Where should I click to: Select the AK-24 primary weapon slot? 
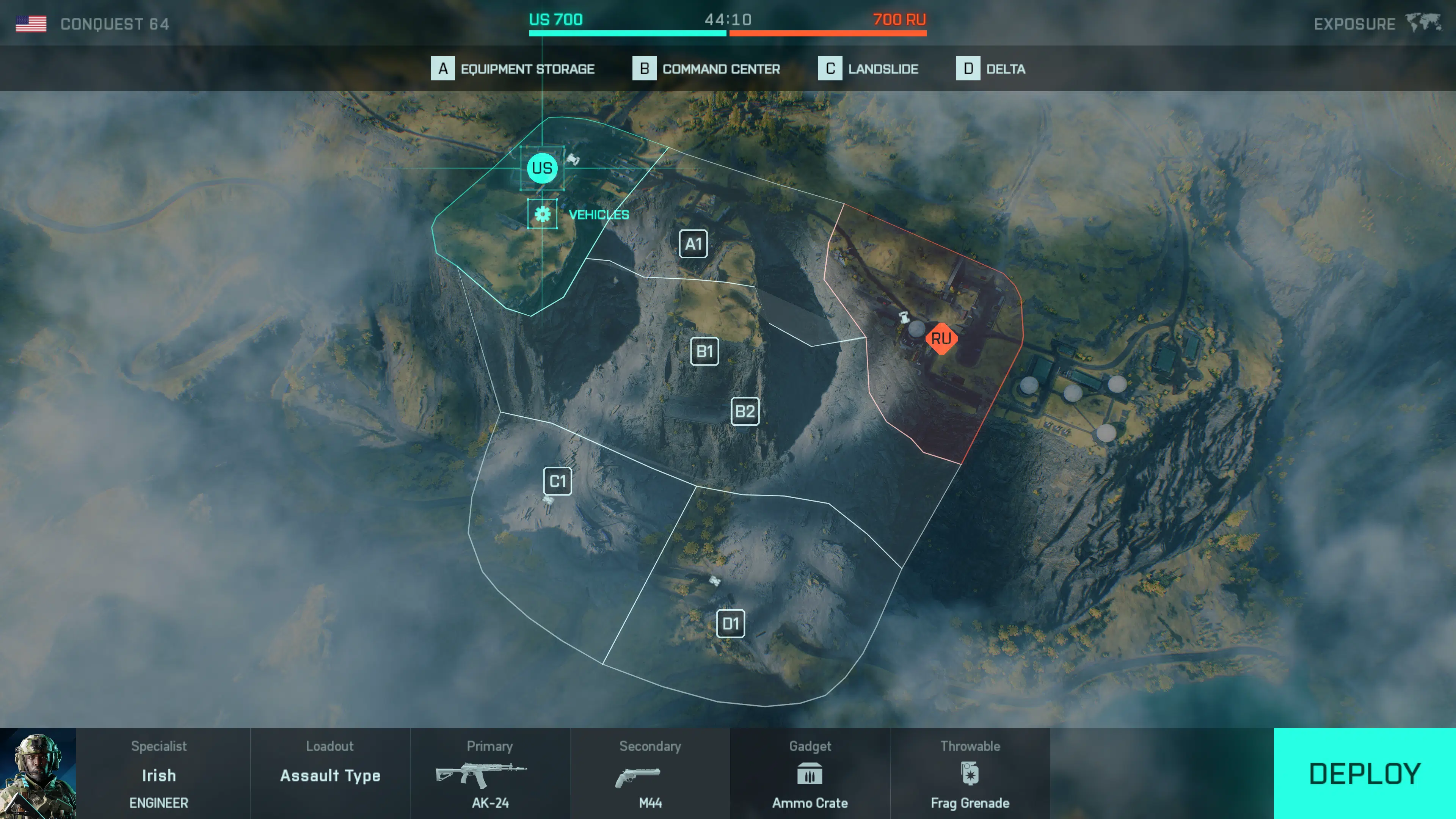(490, 774)
